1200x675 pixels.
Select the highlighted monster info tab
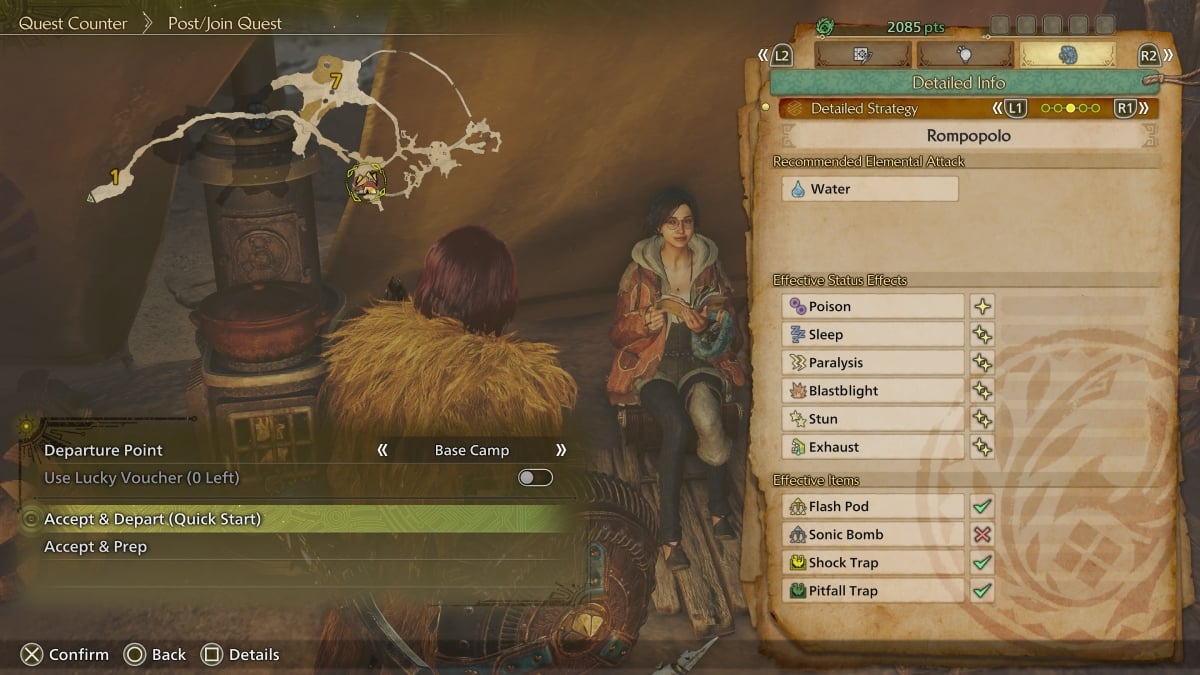click(x=1067, y=55)
